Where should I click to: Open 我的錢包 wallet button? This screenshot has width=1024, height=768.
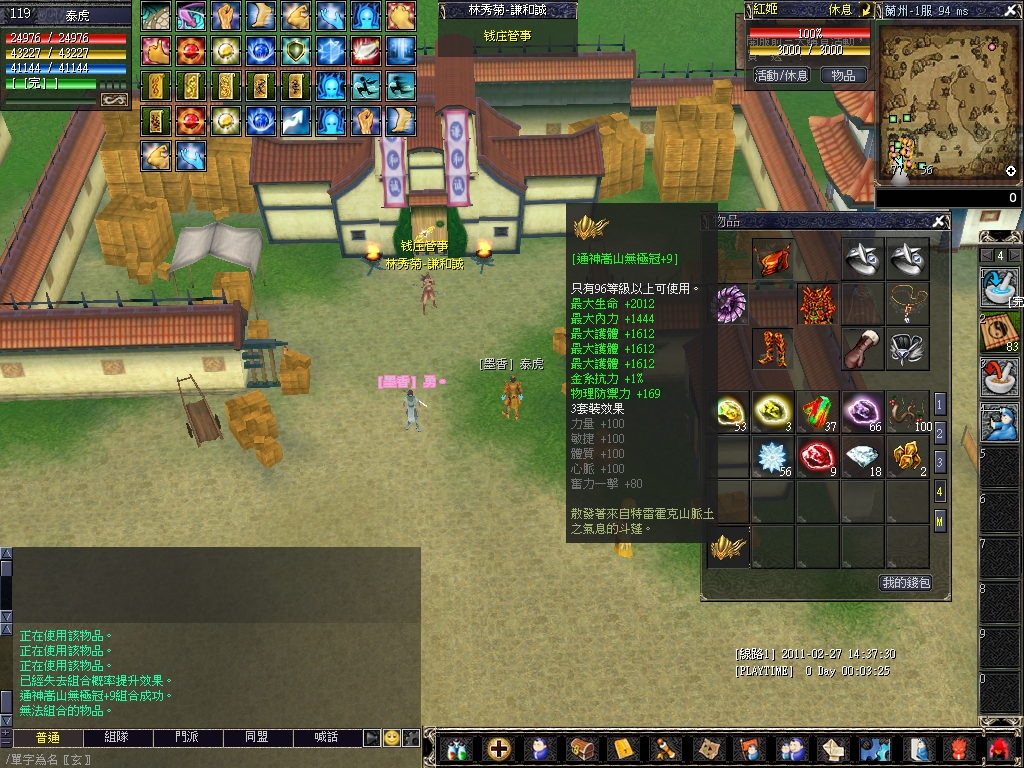point(906,582)
